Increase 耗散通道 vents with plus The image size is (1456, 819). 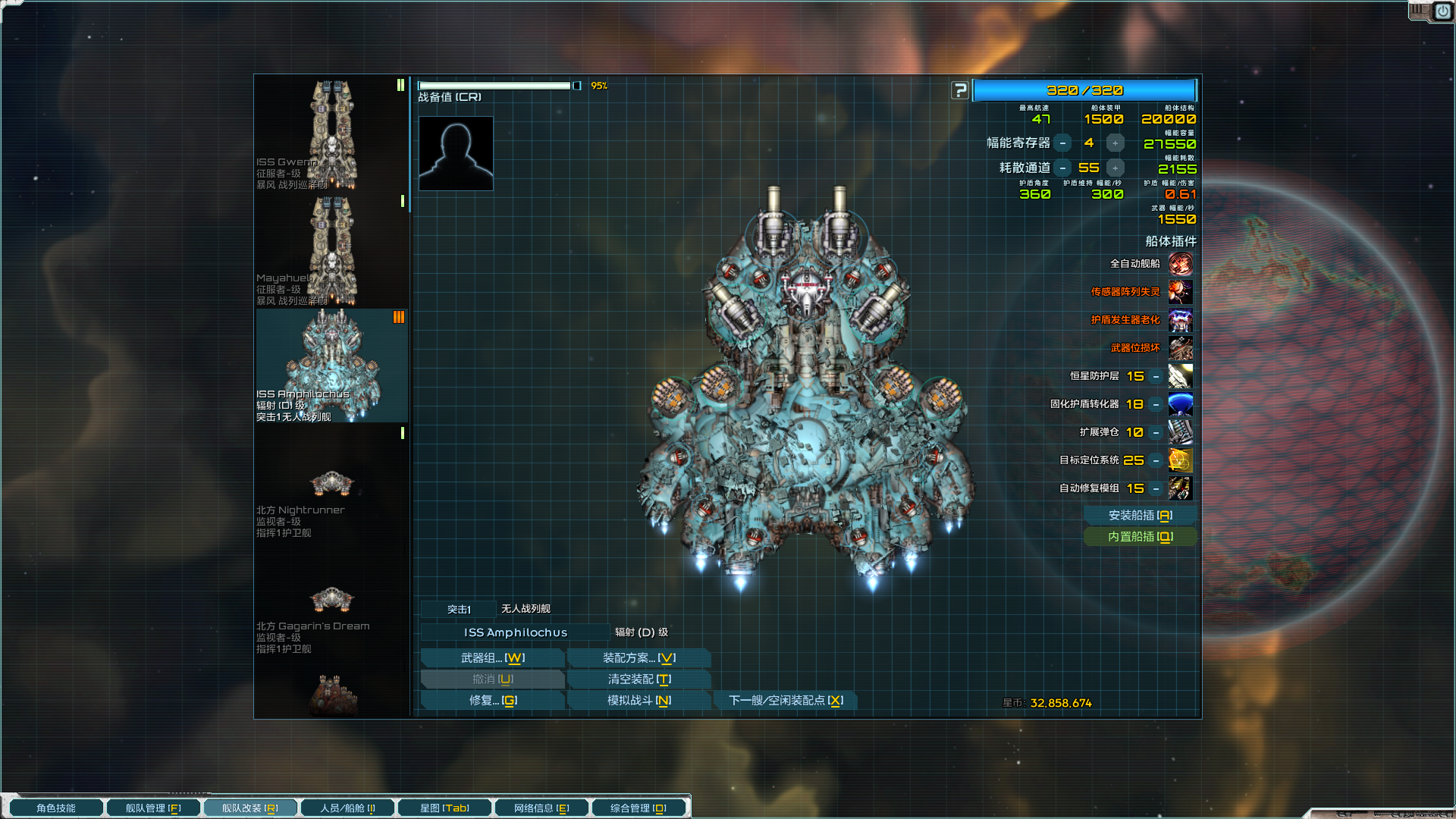[1115, 168]
